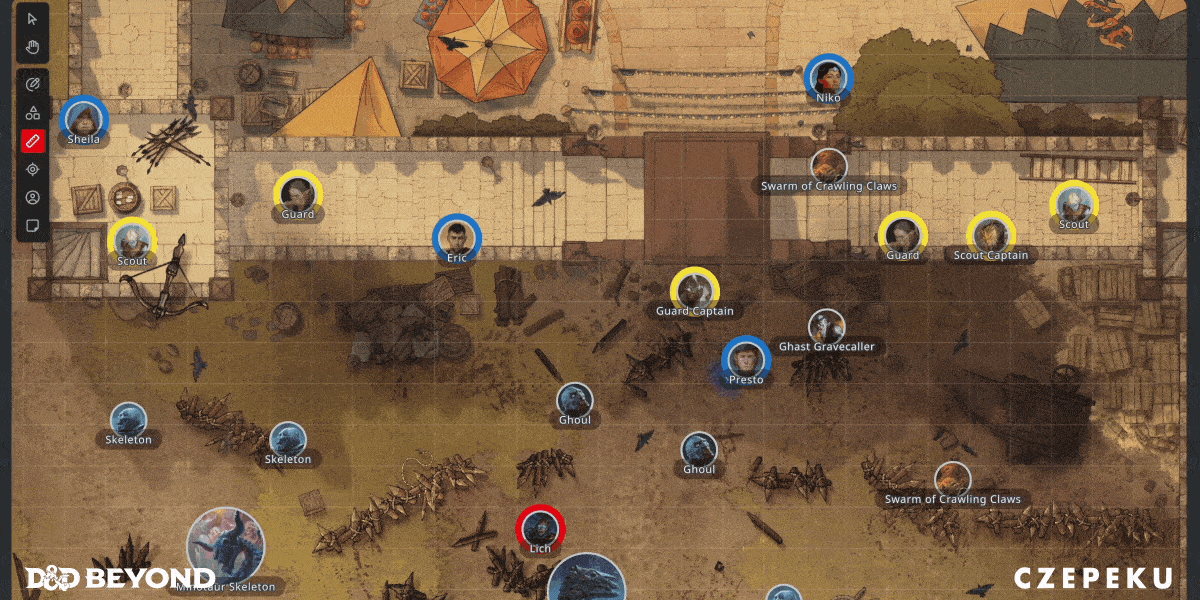Click the Presto player token
Viewport: 1200px width, 600px height.
coord(746,360)
